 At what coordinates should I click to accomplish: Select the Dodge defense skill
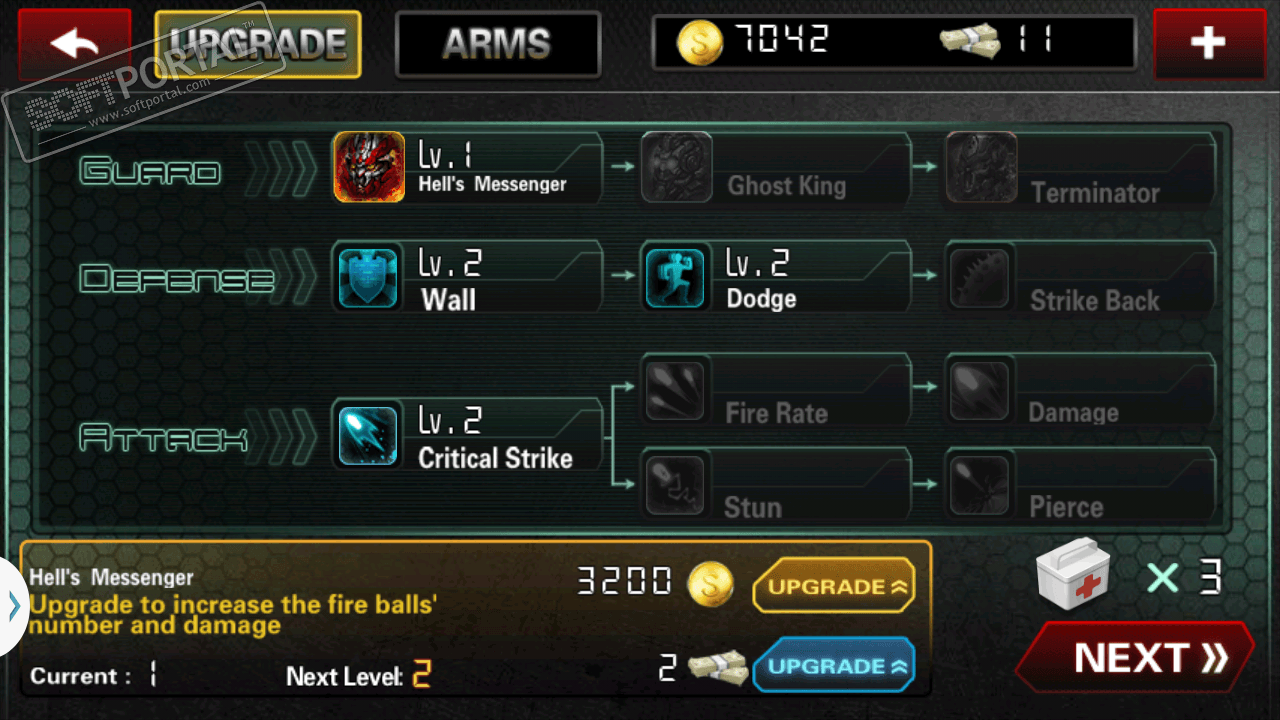tap(775, 277)
